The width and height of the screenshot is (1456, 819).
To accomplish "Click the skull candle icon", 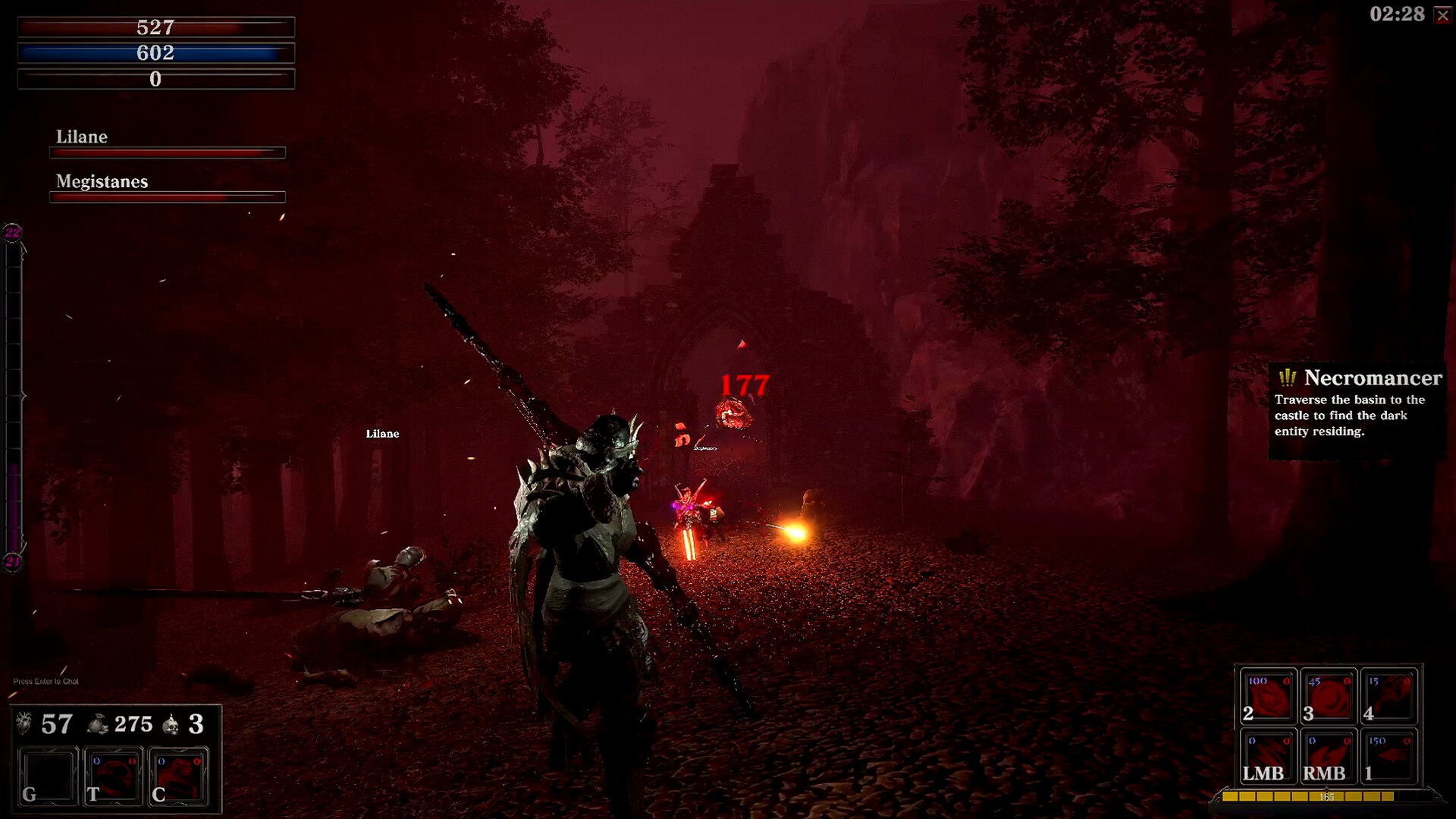I will click(x=172, y=725).
